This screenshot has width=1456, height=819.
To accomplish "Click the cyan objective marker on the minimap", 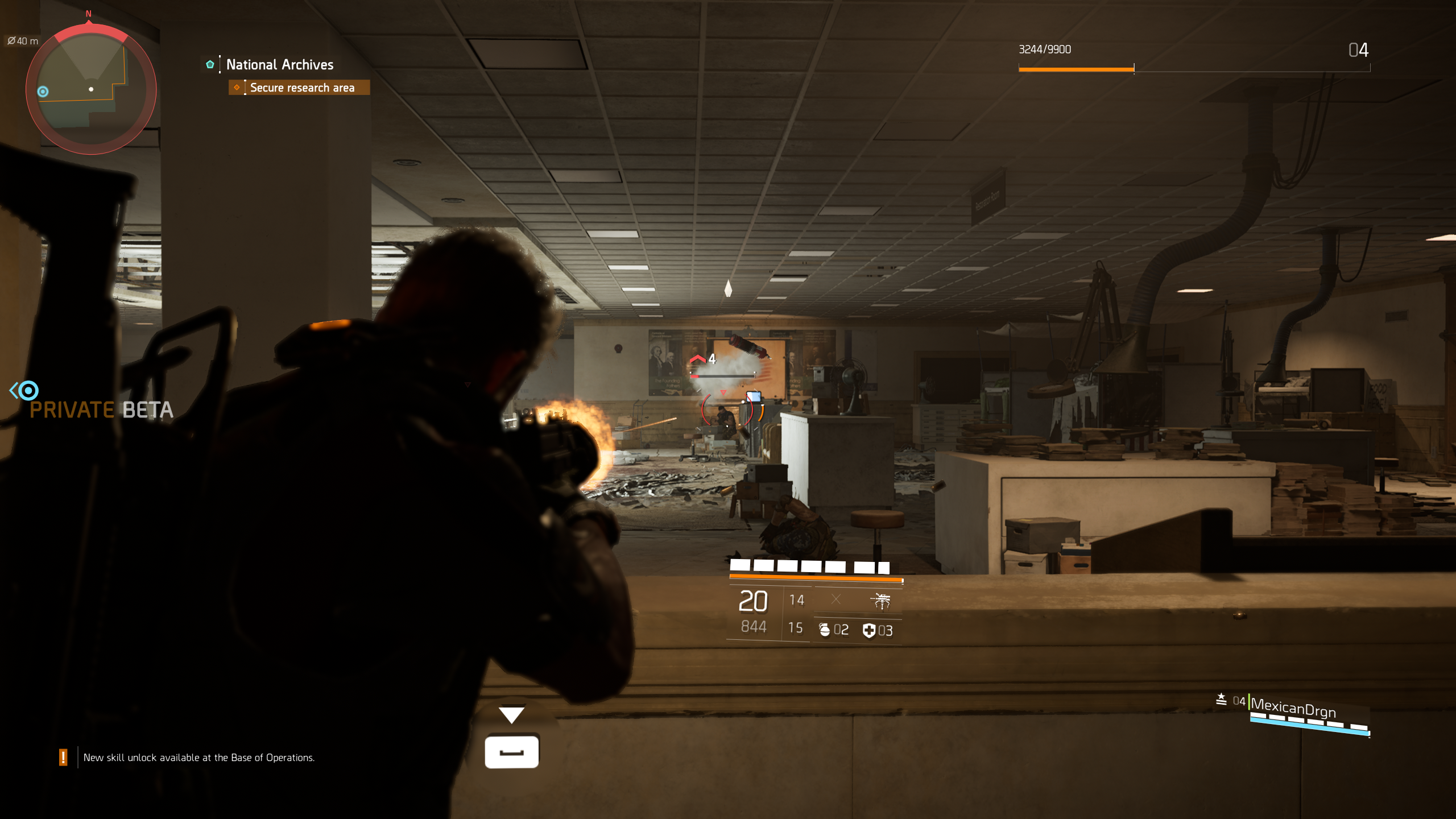I will 43,92.
